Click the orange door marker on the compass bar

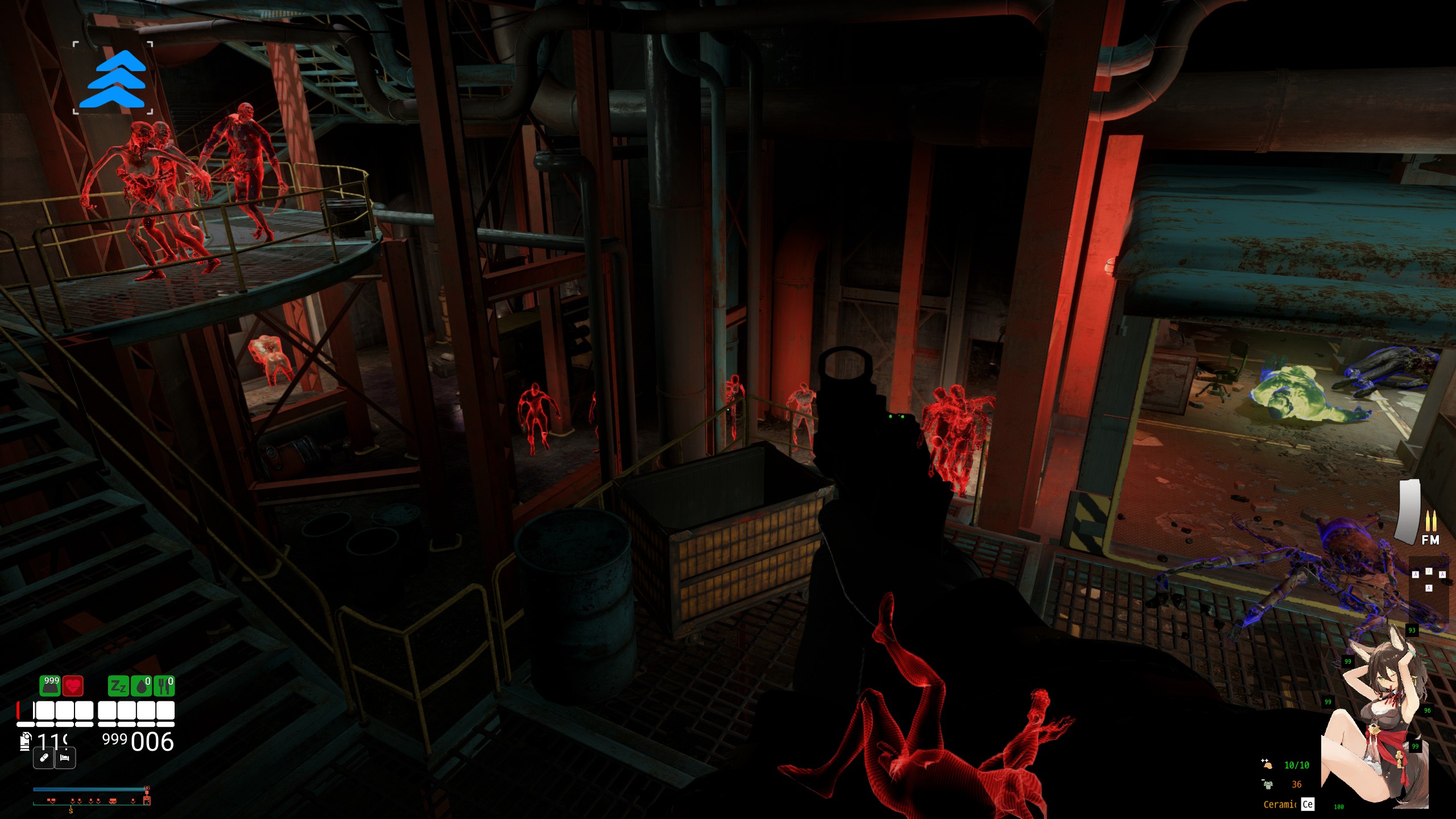pos(147,801)
